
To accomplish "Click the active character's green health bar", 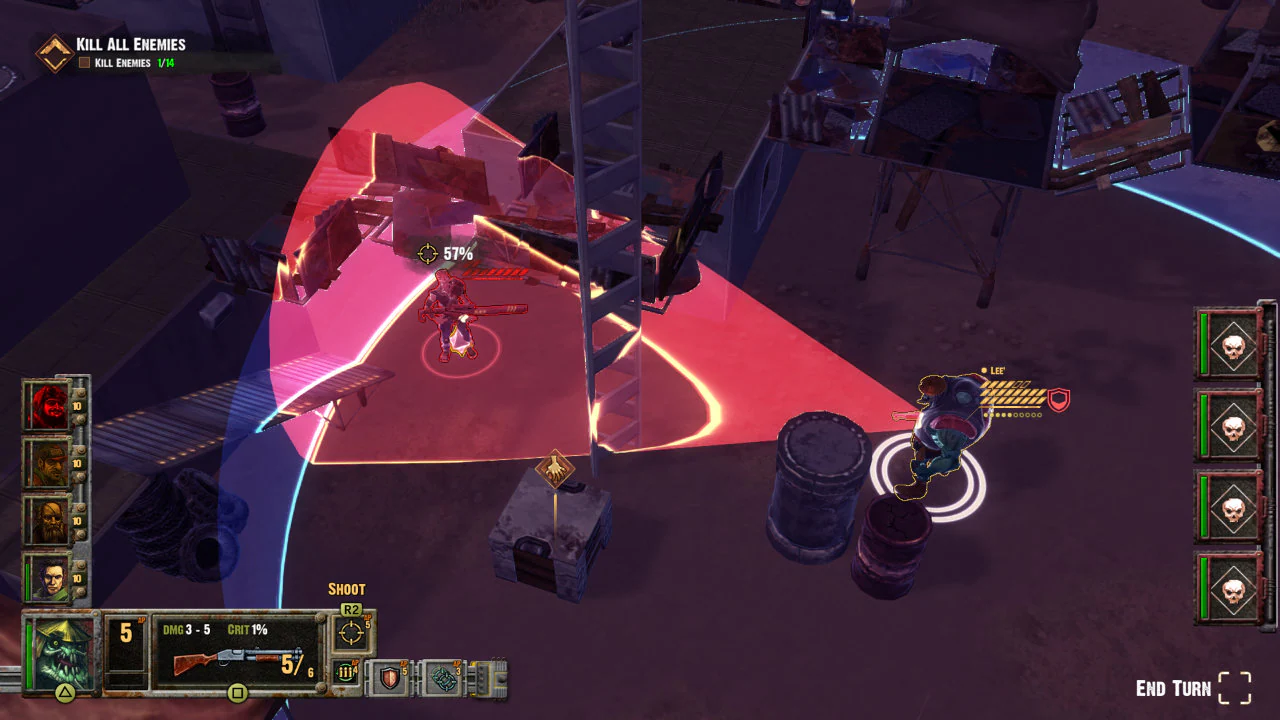I will coord(28,655).
